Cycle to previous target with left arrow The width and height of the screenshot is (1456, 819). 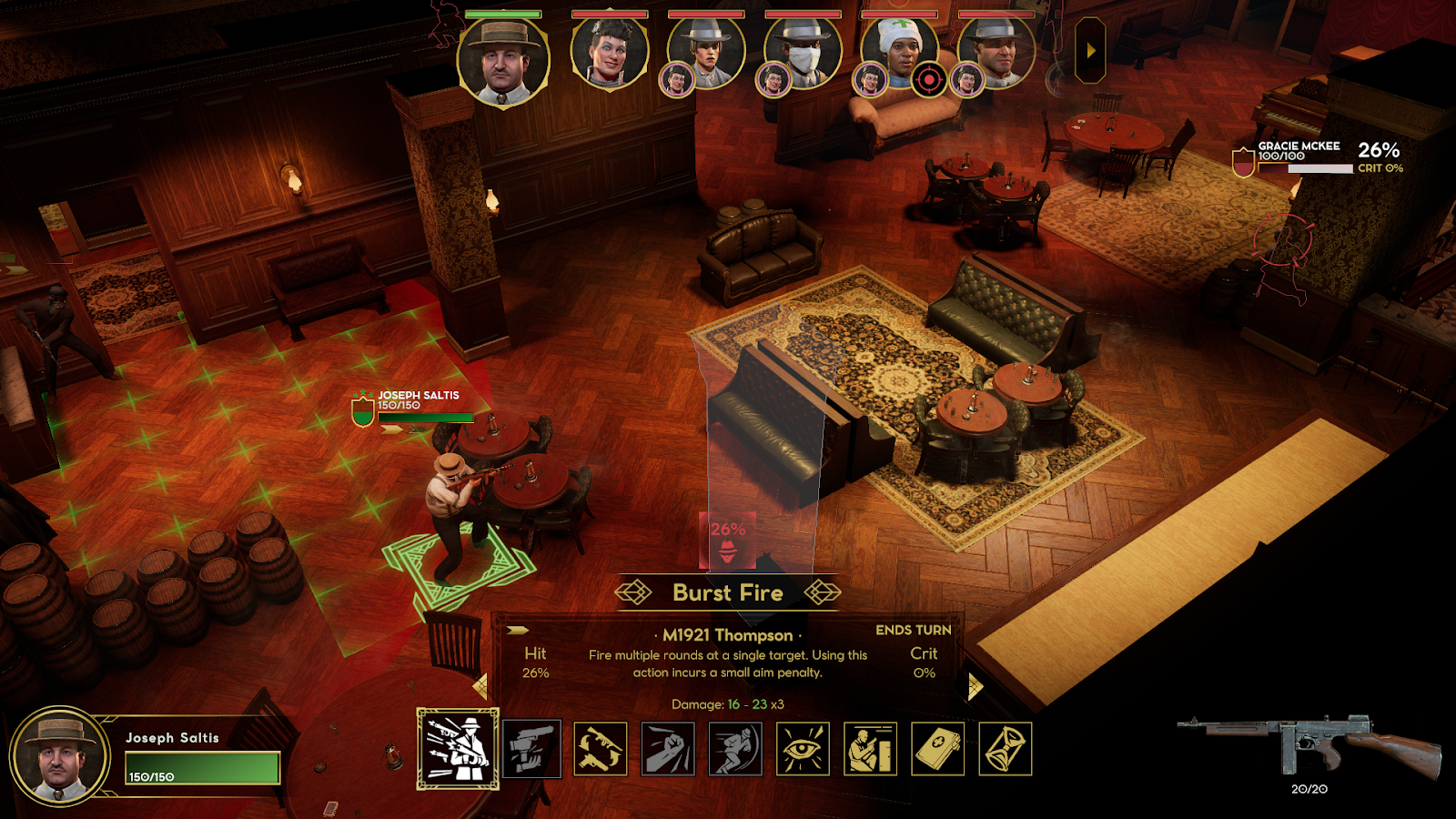tap(480, 686)
